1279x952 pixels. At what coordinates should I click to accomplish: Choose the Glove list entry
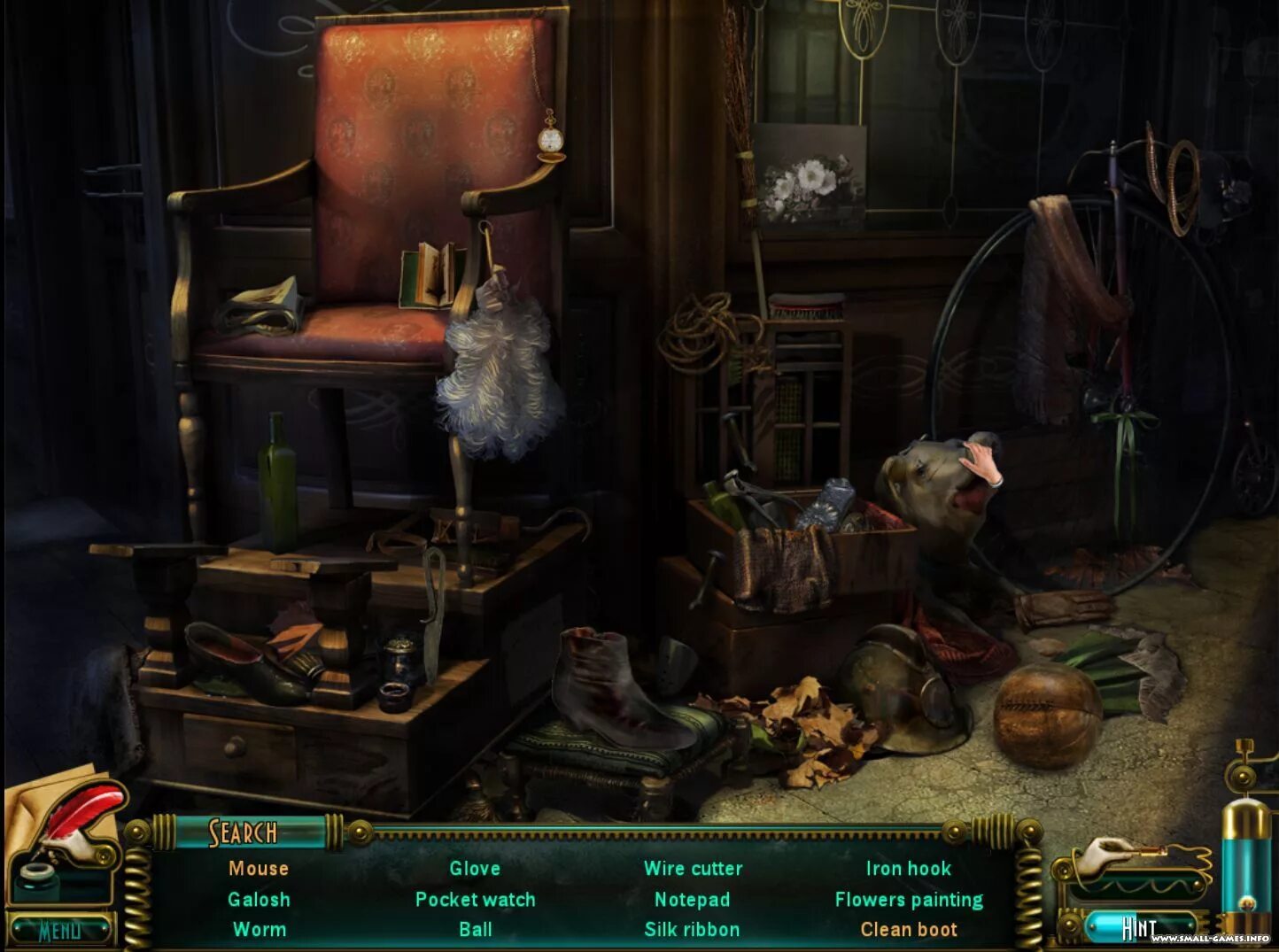tap(475, 869)
